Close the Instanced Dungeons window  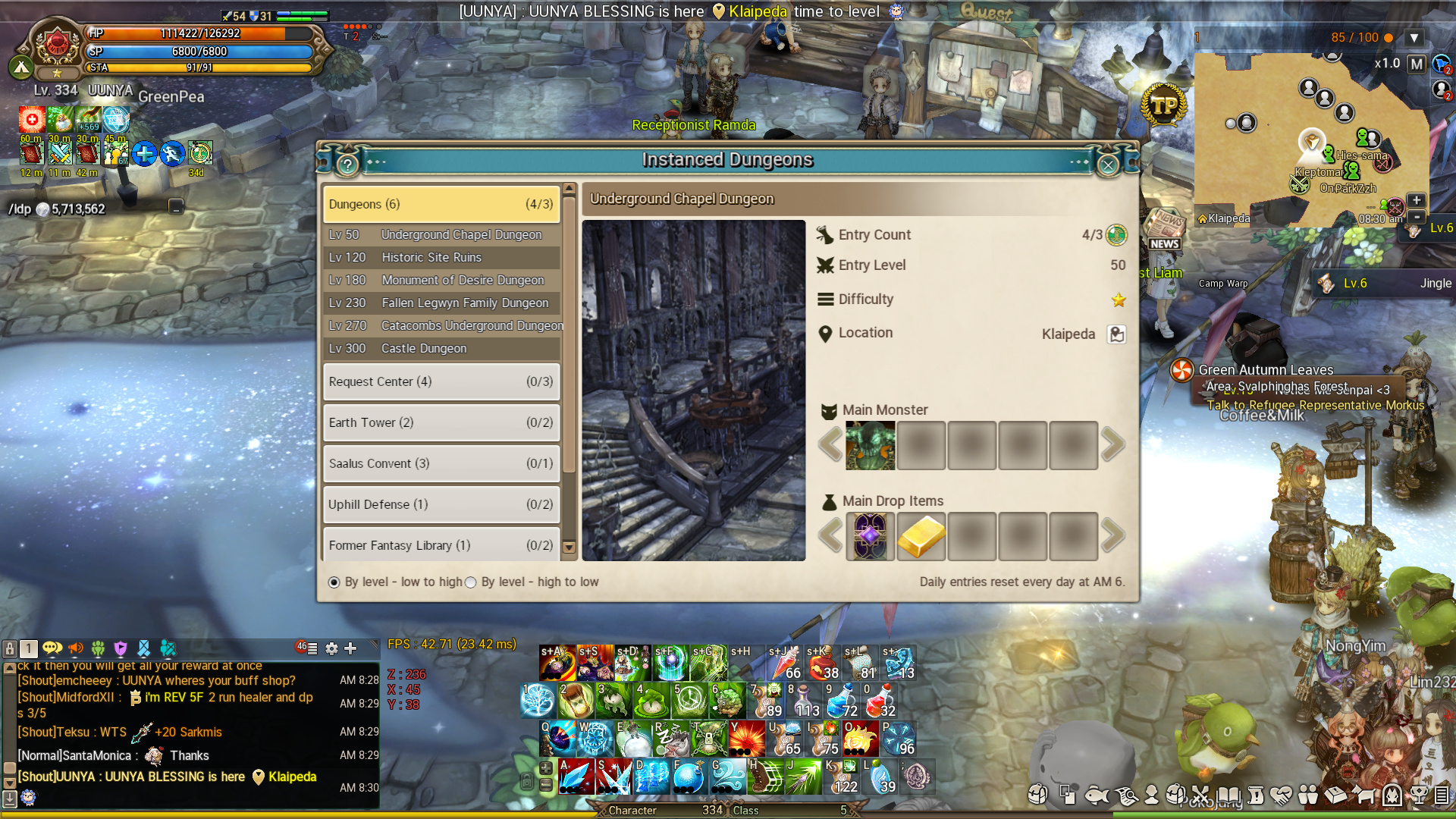1108,165
